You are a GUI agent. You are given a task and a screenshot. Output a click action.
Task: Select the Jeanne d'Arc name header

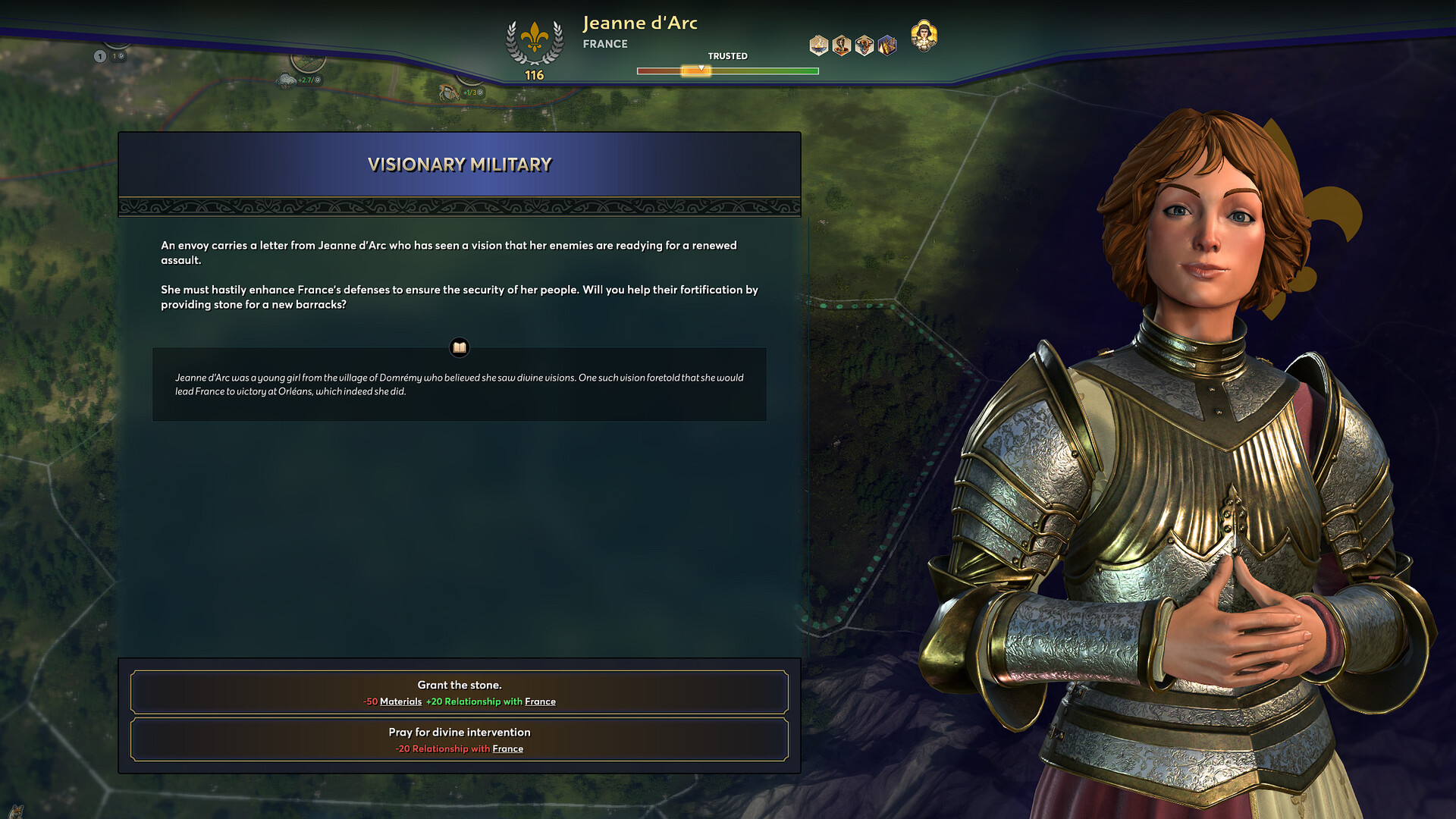(x=641, y=23)
